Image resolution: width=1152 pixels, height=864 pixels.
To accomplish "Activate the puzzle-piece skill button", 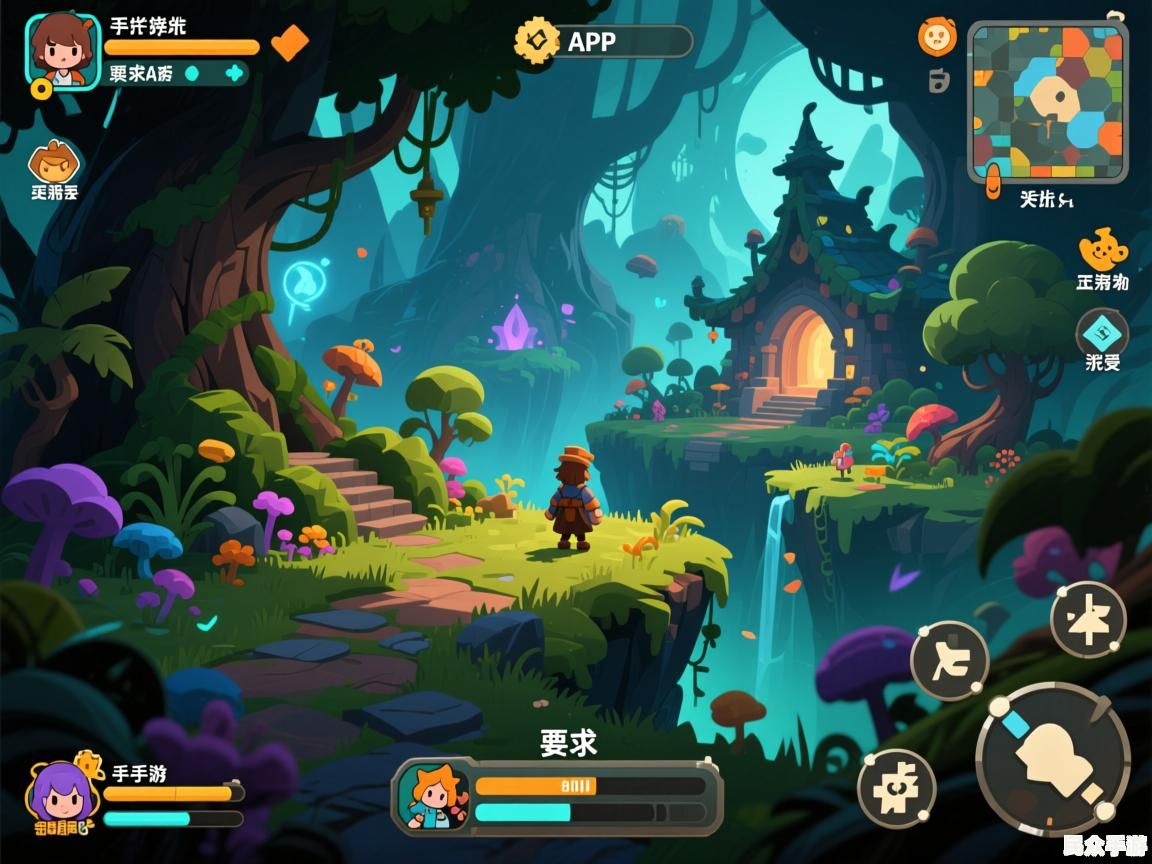I will 896,788.
